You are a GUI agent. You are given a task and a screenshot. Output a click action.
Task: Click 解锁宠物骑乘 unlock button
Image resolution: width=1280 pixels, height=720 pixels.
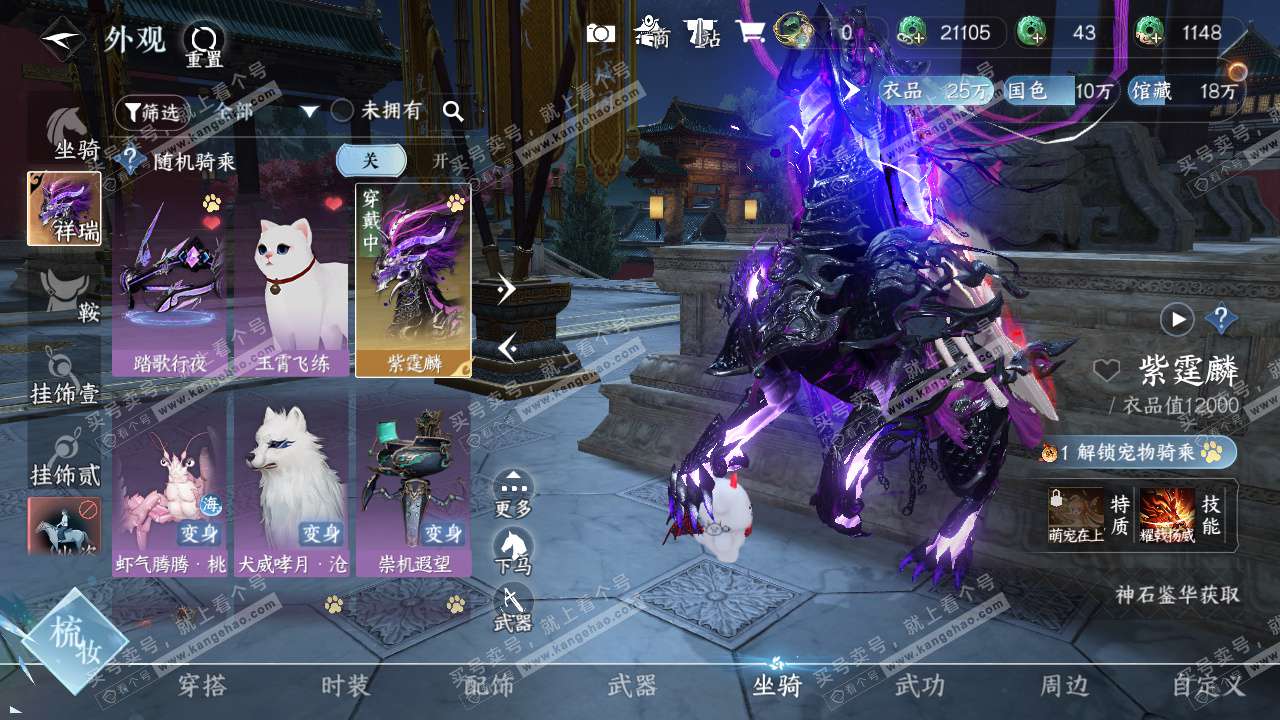[x=1138, y=452]
